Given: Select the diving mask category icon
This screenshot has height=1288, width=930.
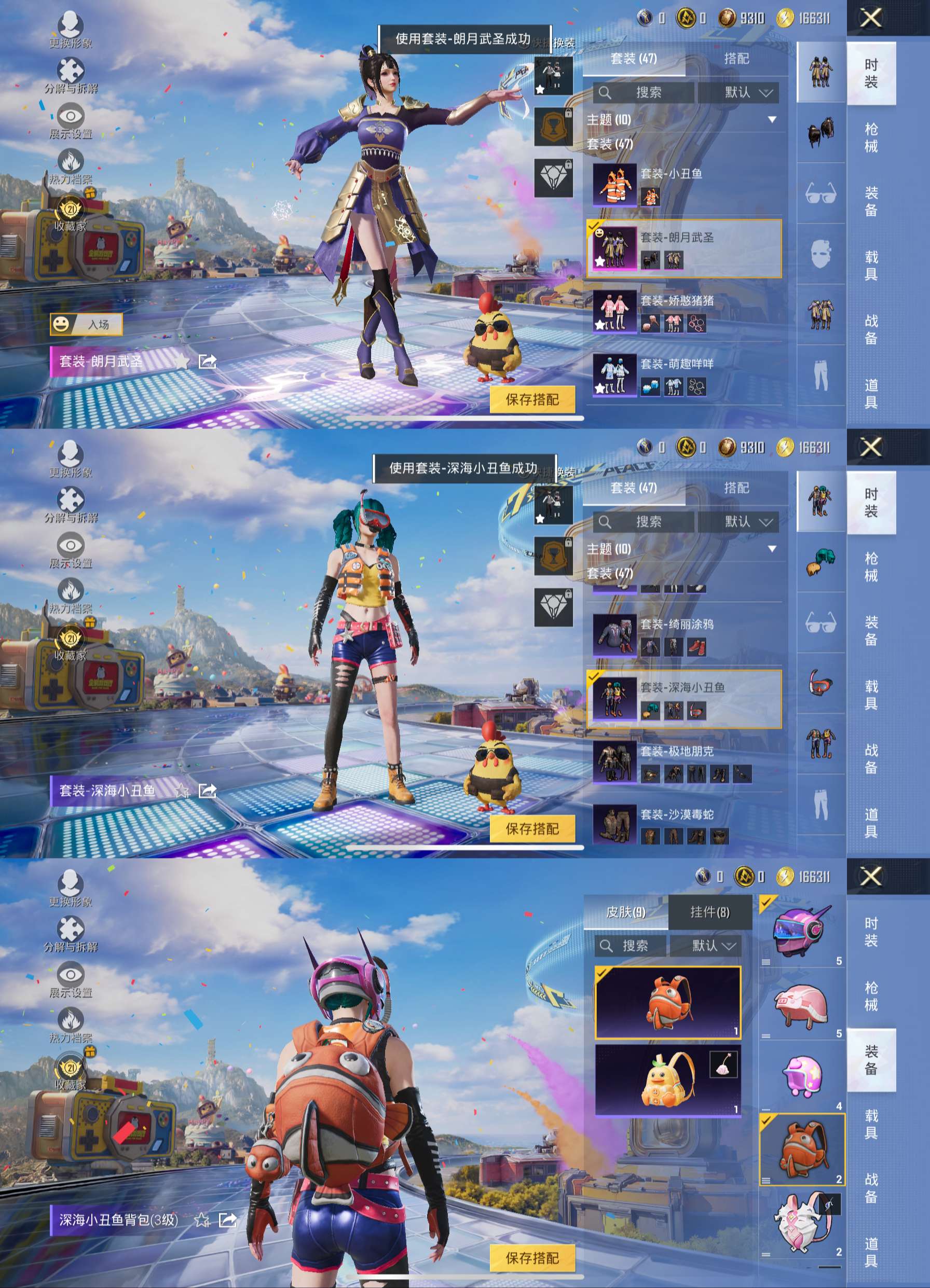Looking at the screenshot, I should tap(820, 684).
